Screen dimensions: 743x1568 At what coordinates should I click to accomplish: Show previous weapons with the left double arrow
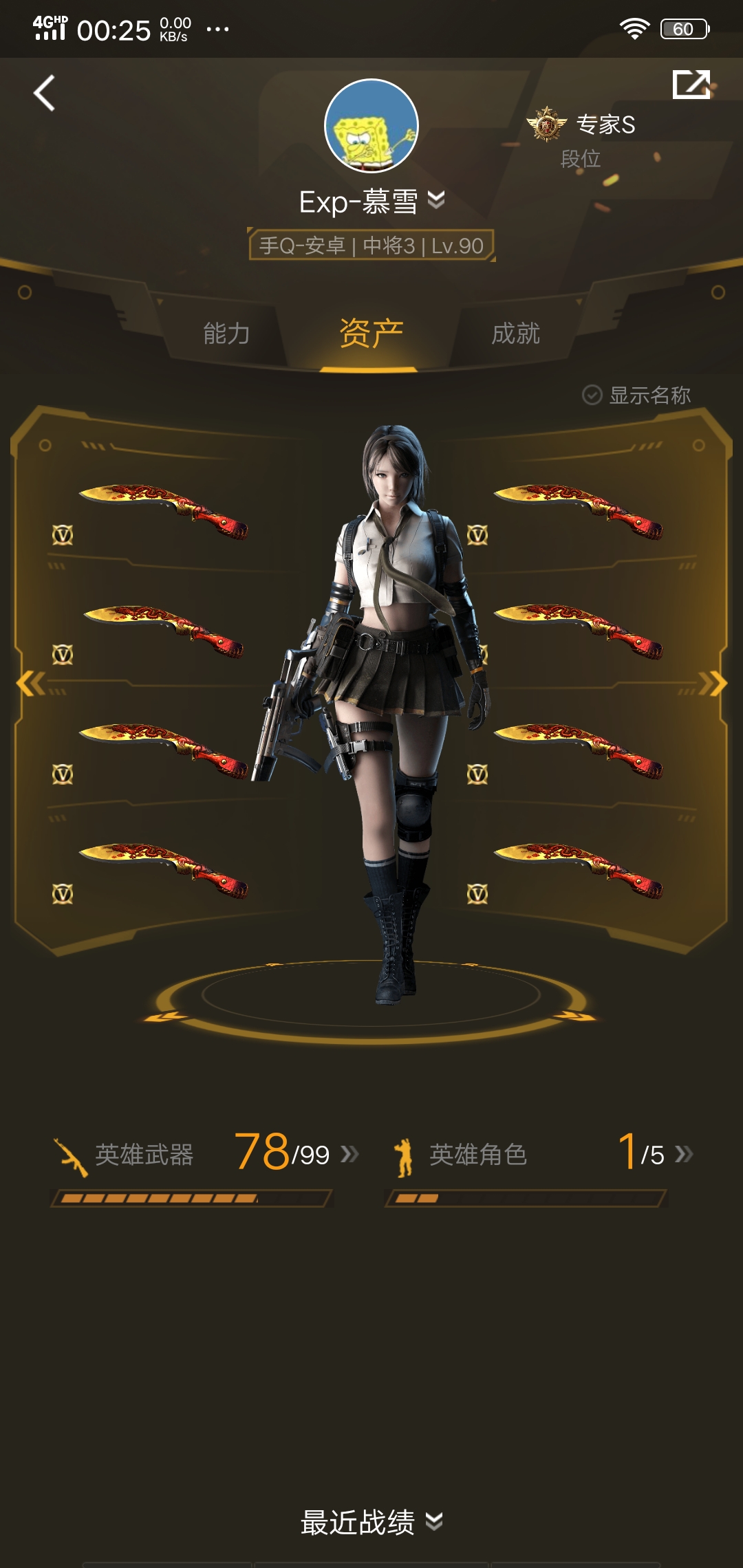(x=30, y=684)
